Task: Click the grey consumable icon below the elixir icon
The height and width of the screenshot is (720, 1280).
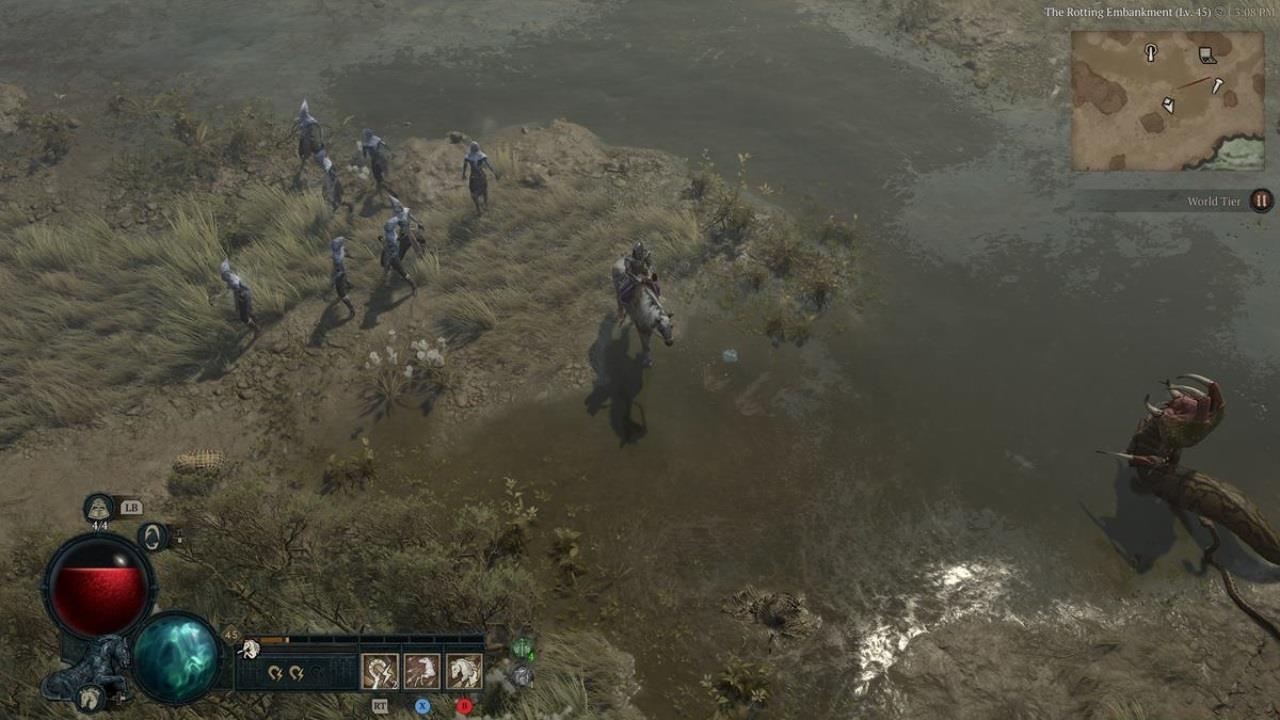Action: coord(524,675)
